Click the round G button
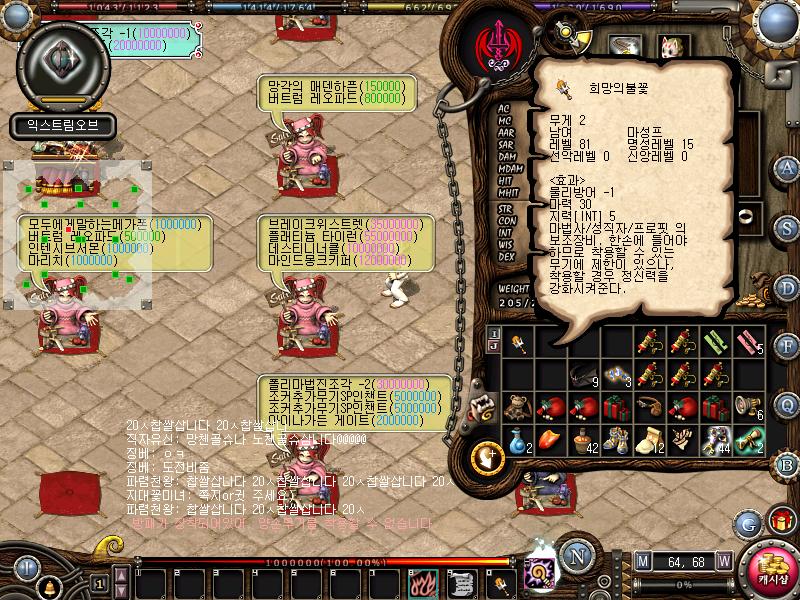 coord(748,522)
